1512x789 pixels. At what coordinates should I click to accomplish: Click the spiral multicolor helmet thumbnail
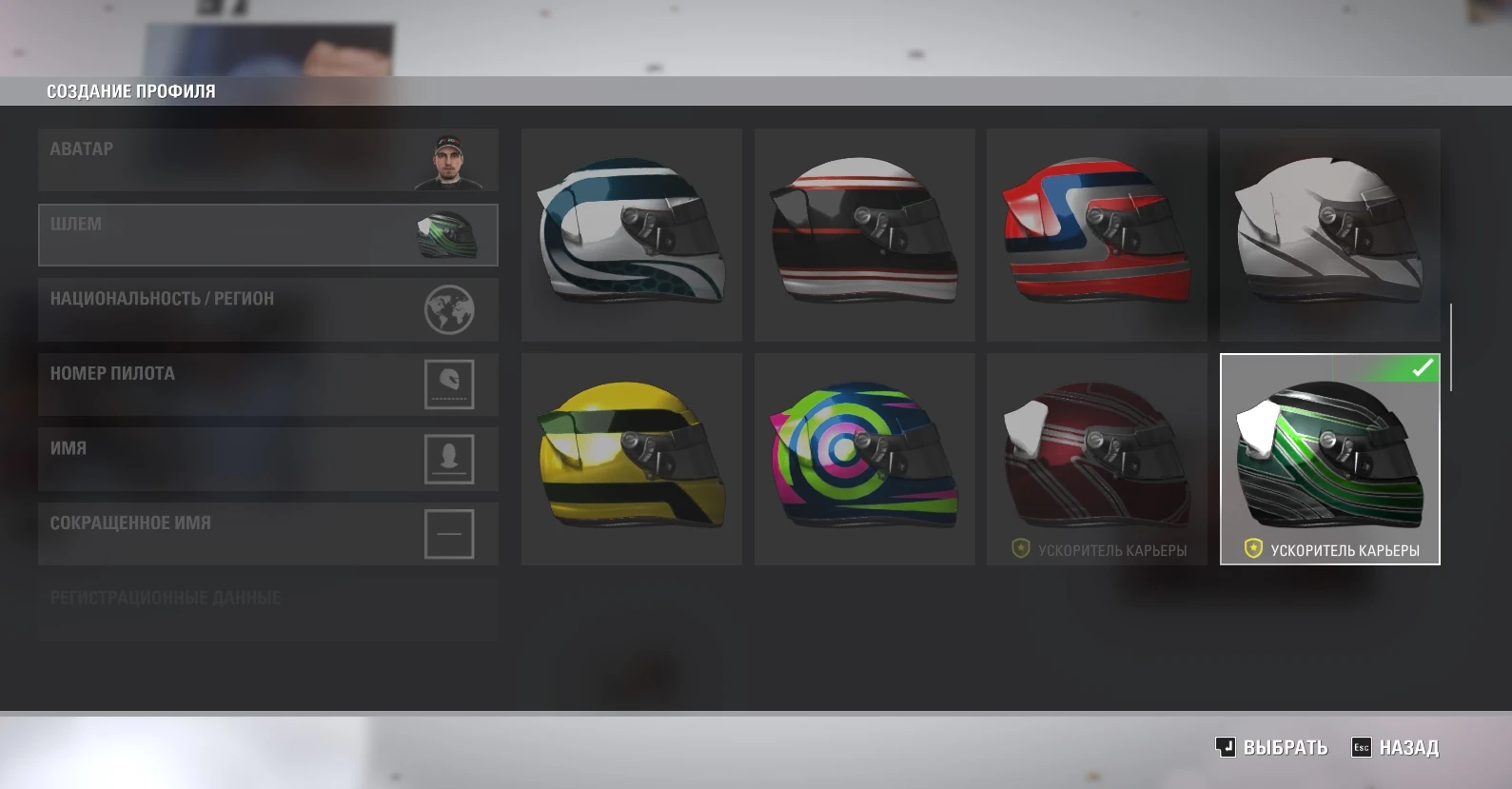click(864, 458)
